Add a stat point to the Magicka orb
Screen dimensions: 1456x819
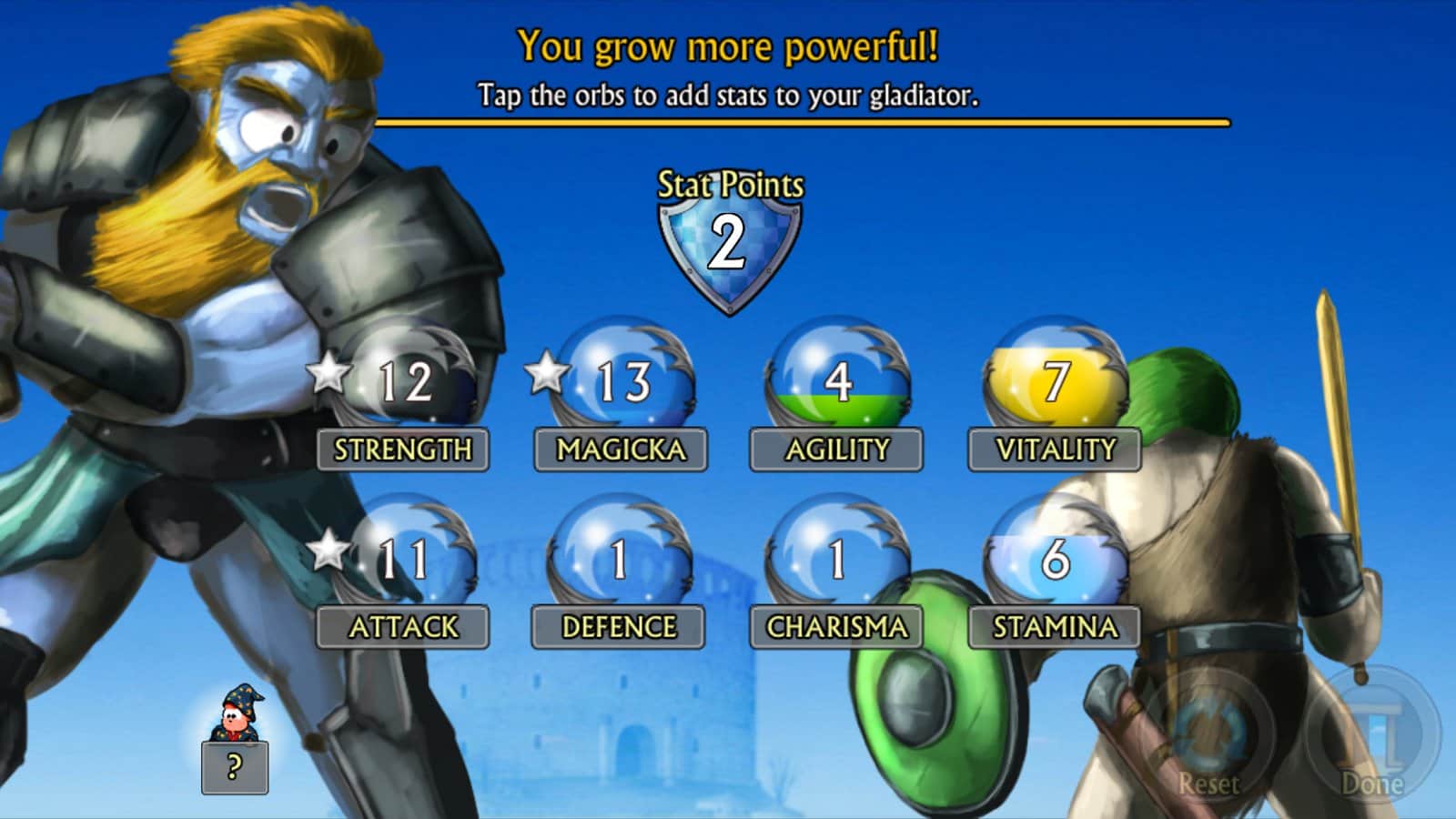click(x=623, y=380)
